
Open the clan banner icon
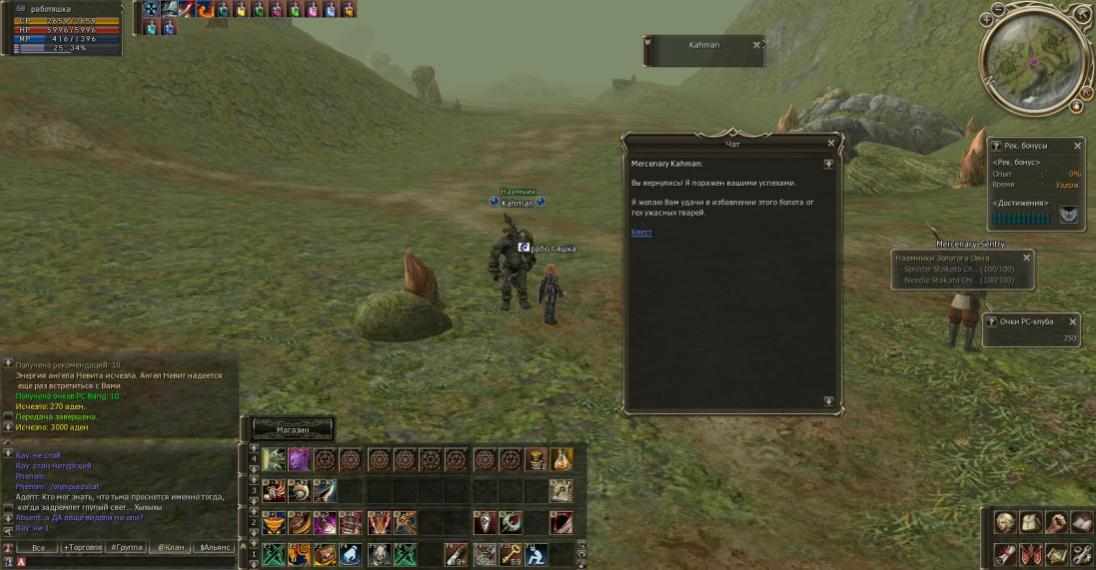click(x=1030, y=553)
